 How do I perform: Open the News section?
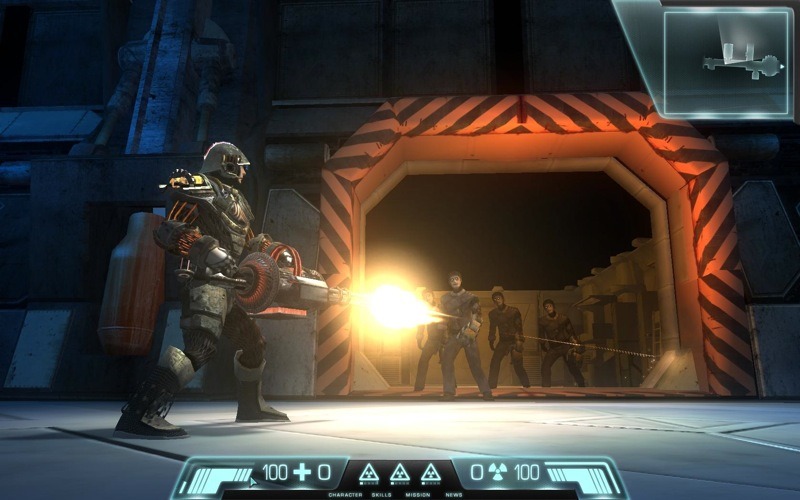pos(454,494)
